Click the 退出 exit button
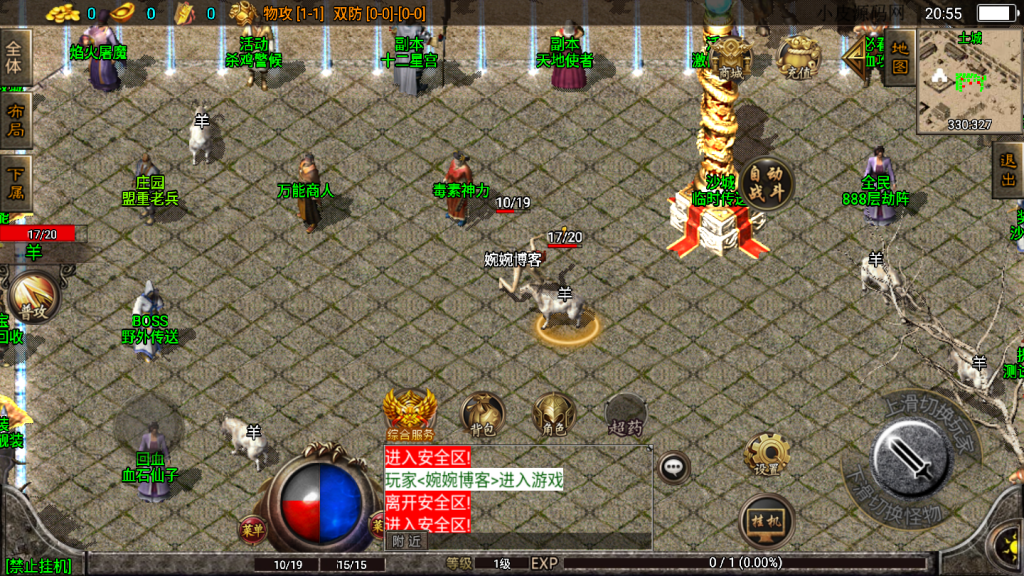 [x=1008, y=170]
